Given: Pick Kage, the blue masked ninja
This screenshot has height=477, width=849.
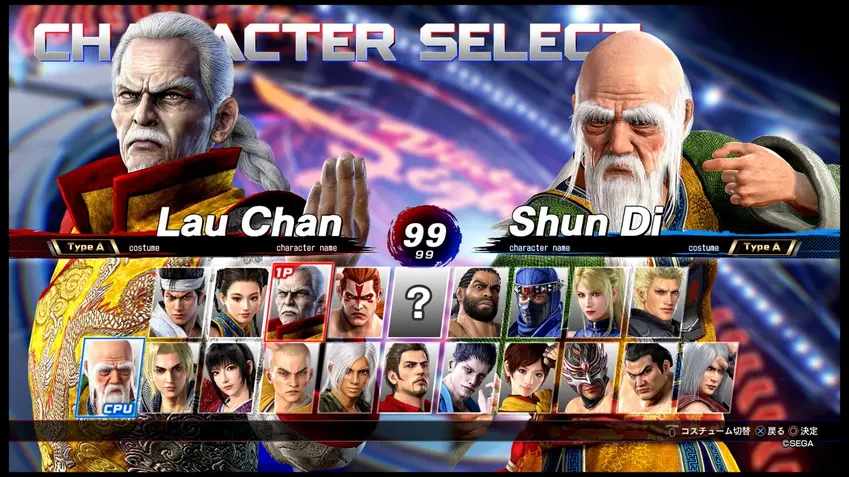Looking at the screenshot, I should 538,302.
